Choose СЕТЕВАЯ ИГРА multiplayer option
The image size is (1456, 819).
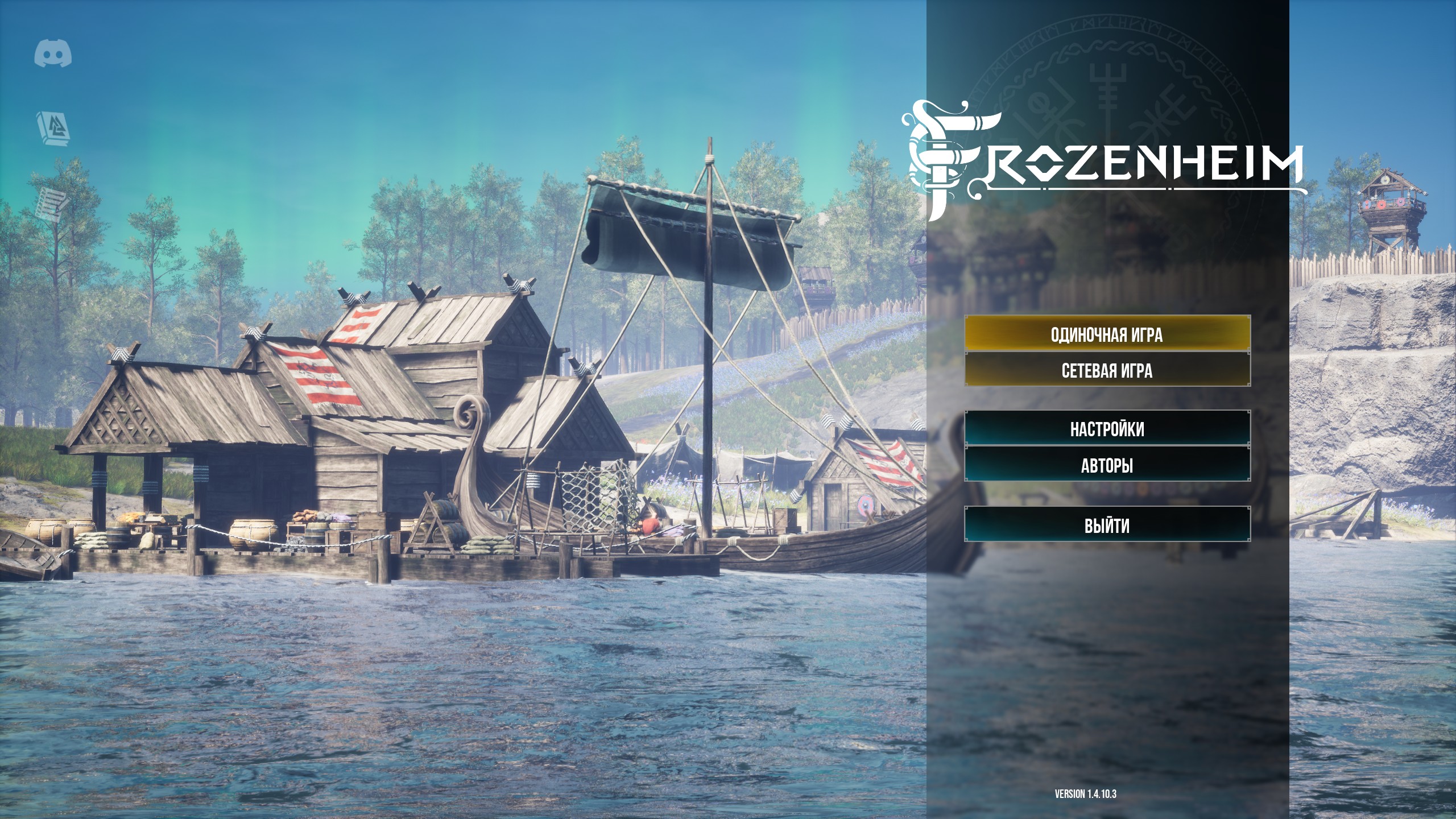click(1107, 371)
